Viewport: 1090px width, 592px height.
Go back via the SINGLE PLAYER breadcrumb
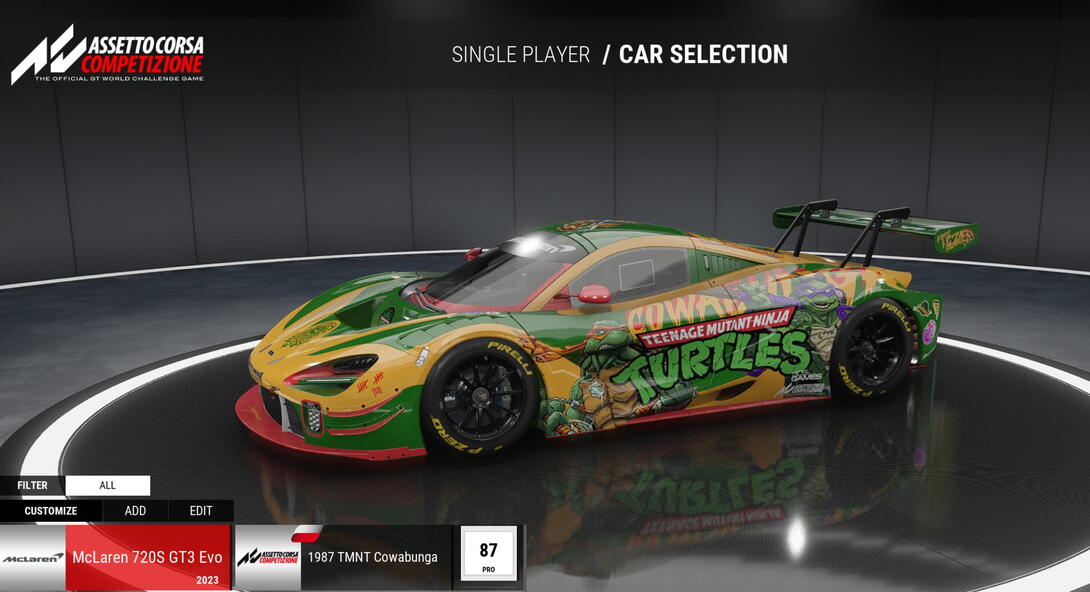coord(521,55)
